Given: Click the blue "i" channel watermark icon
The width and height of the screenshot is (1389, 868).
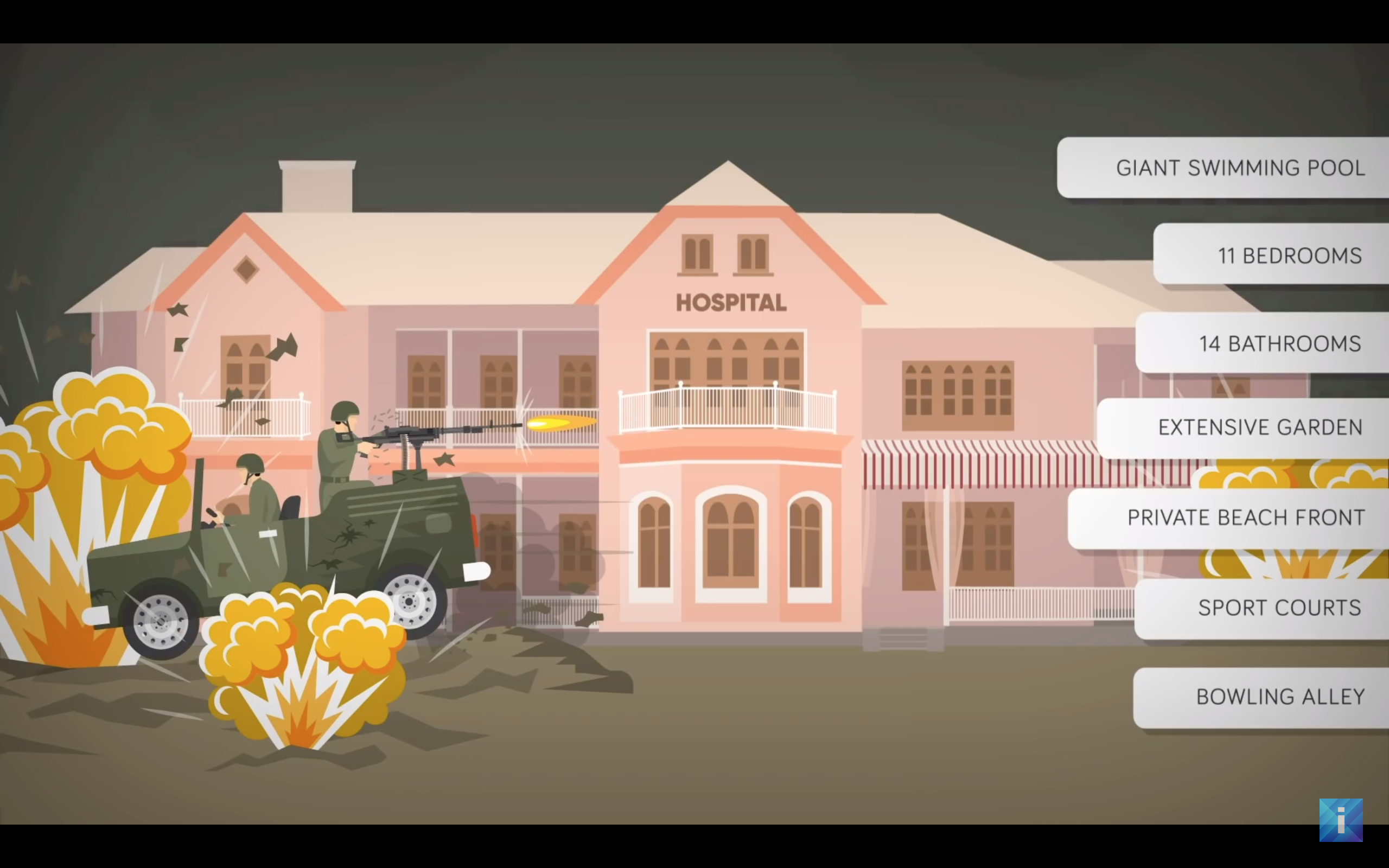Looking at the screenshot, I should click(x=1340, y=820).
